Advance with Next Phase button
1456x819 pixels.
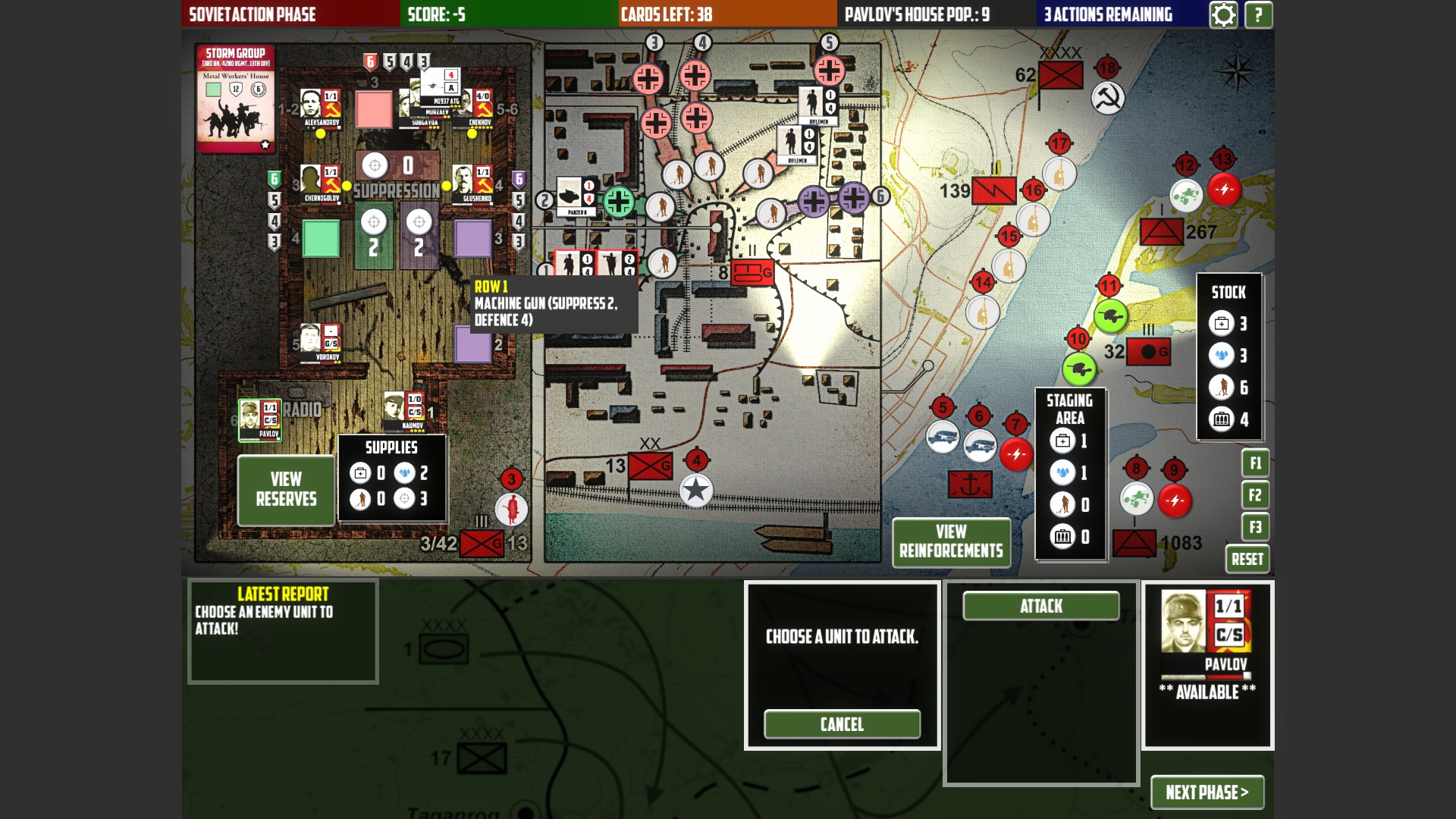click(1207, 792)
